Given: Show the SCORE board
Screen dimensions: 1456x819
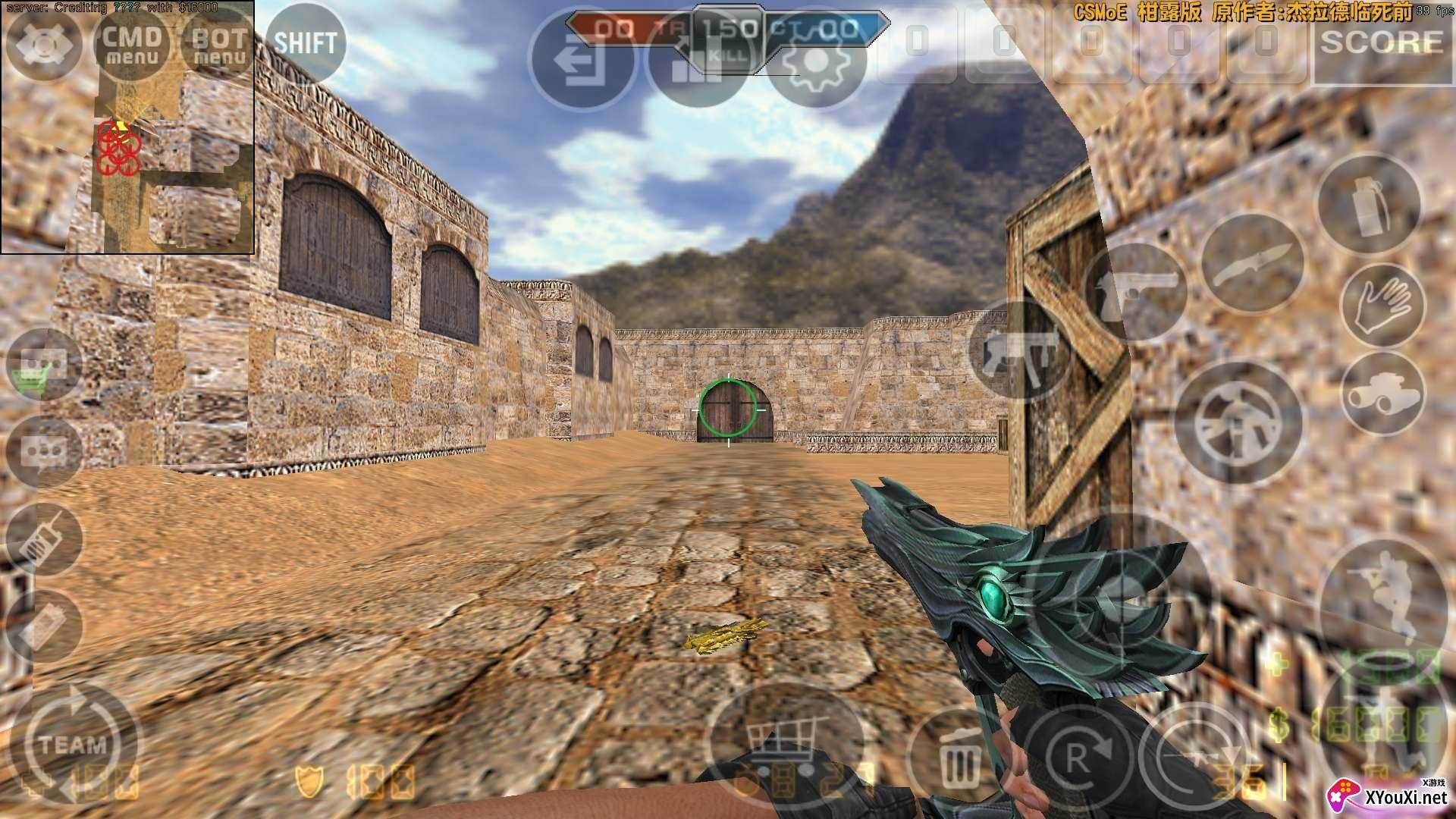Looking at the screenshot, I should click(x=1382, y=43).
